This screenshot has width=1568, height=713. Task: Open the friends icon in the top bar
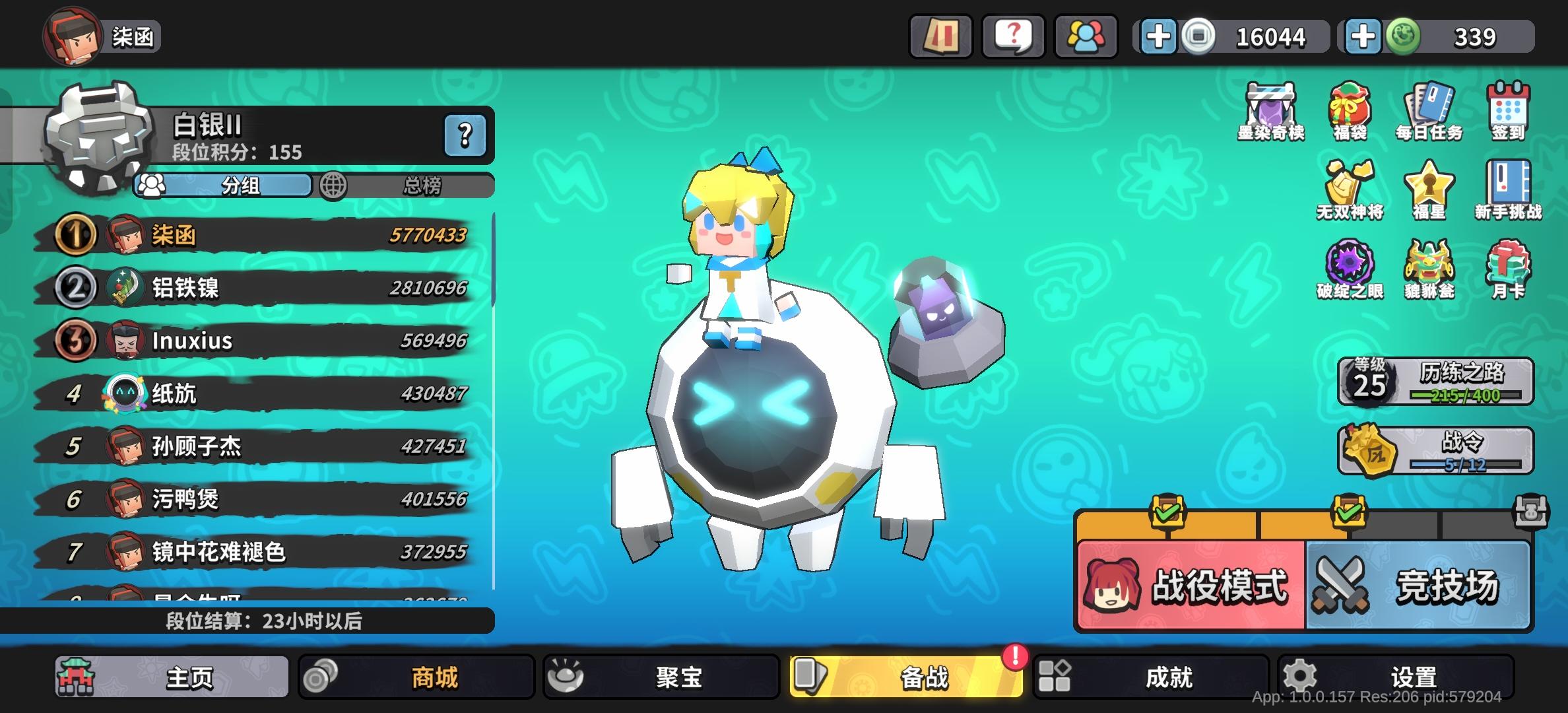[x=1086, y=36]
